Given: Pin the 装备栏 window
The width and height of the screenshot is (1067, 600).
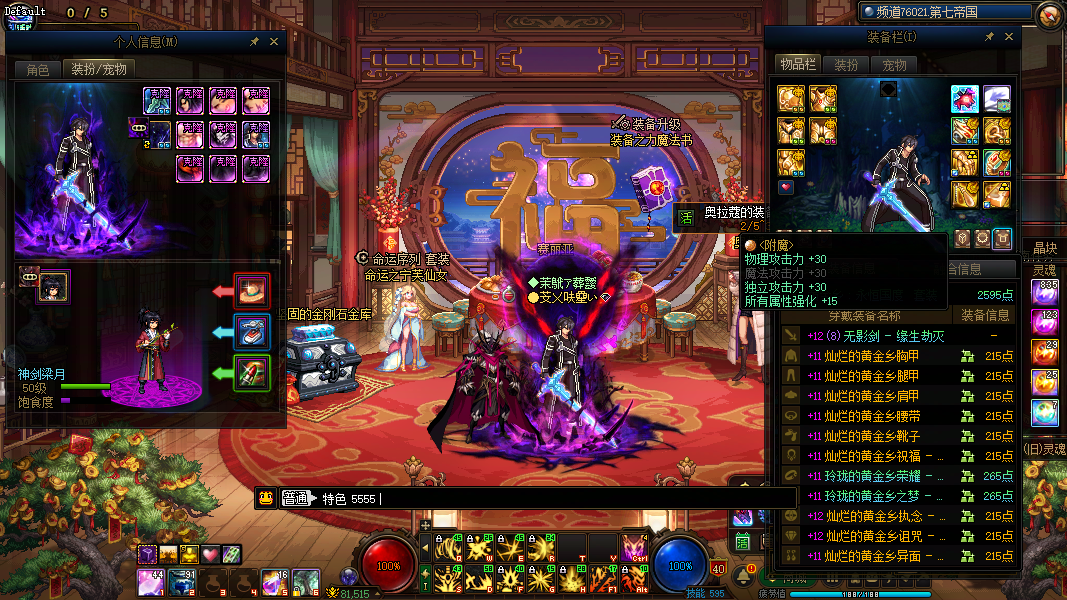Looking at the screenshot, I should 989,37.
